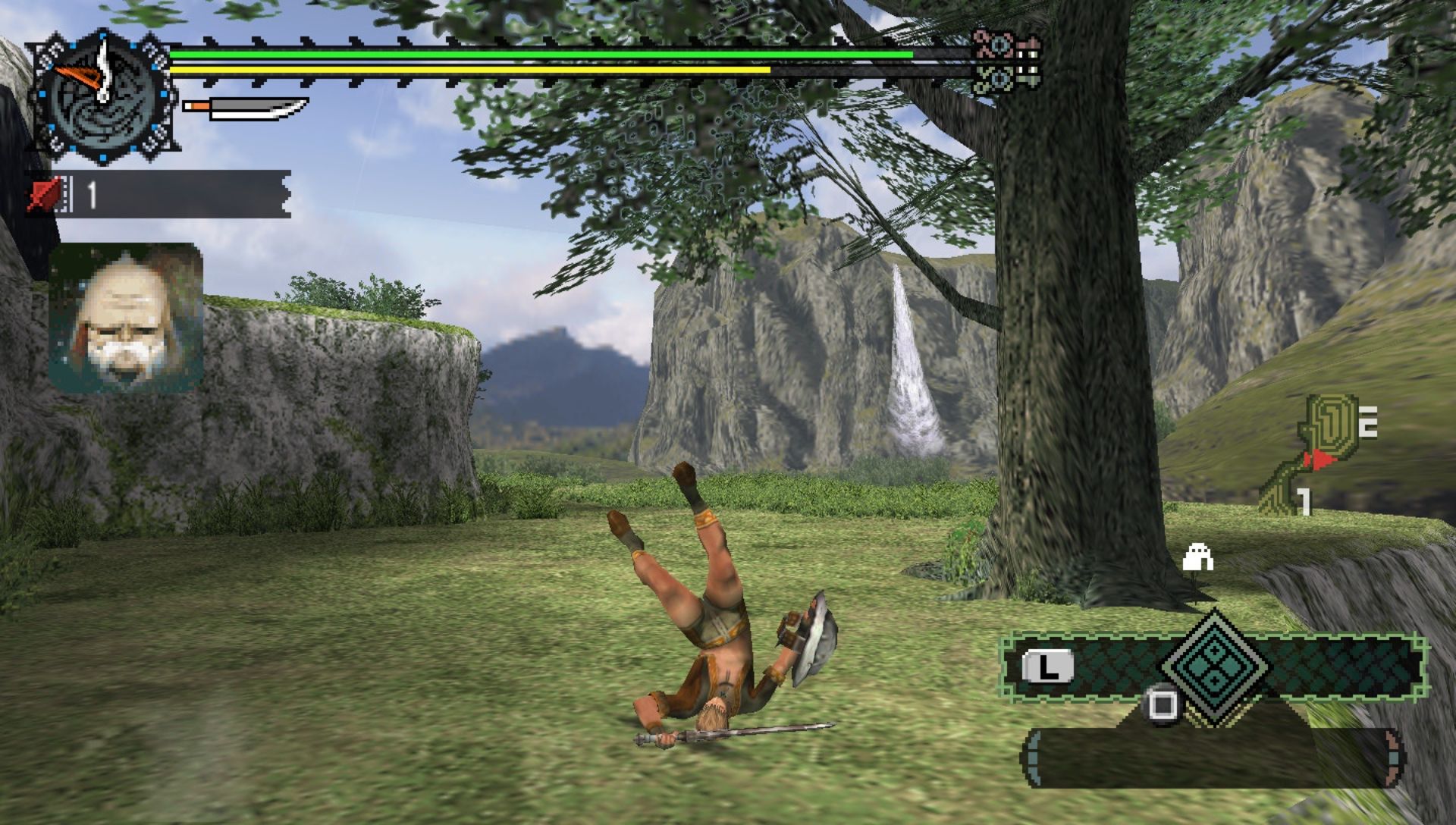1456x825 pixels.
Task: Click the empty item name scroll panel
Action: tap(1213, 757)
